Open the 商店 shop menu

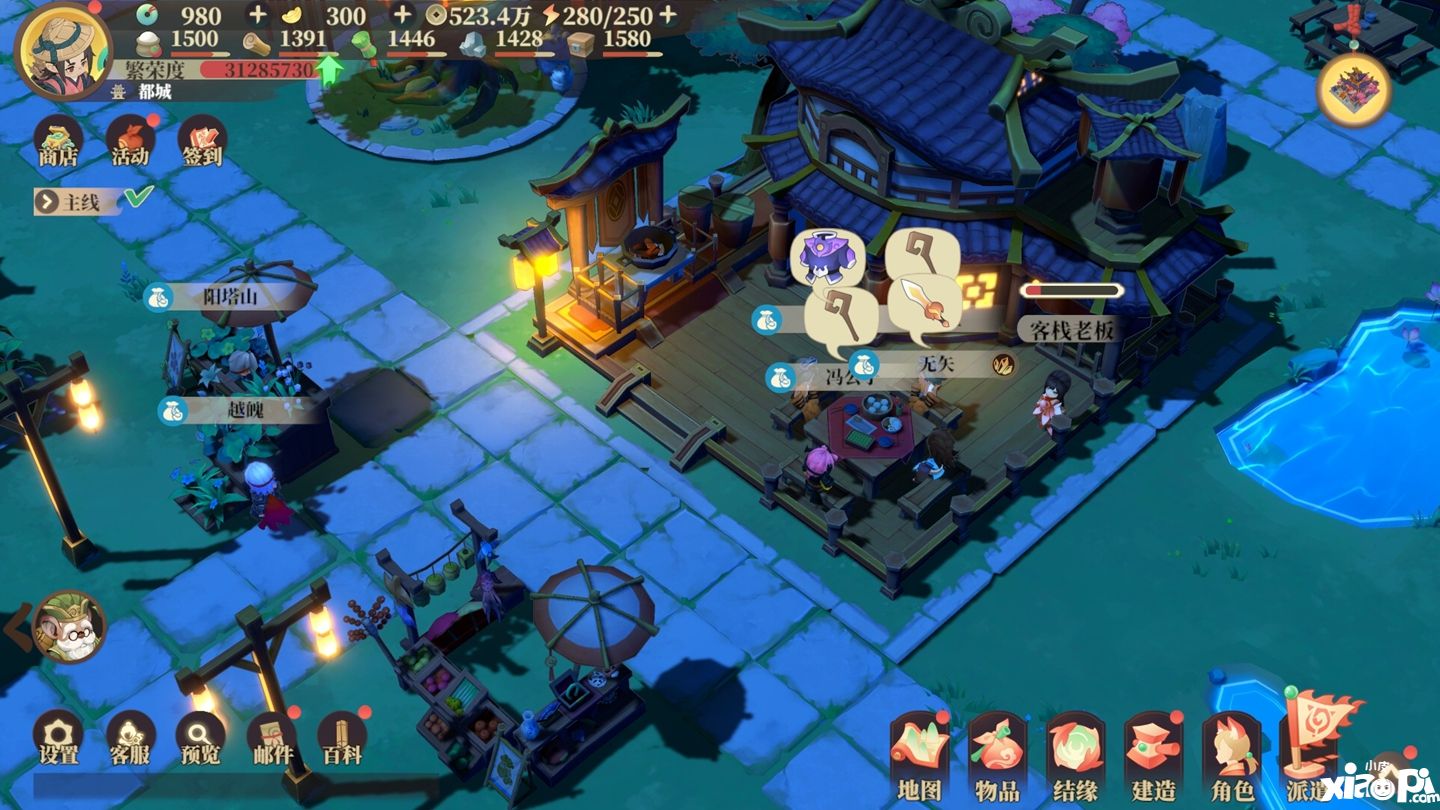(x=58, y=141)
